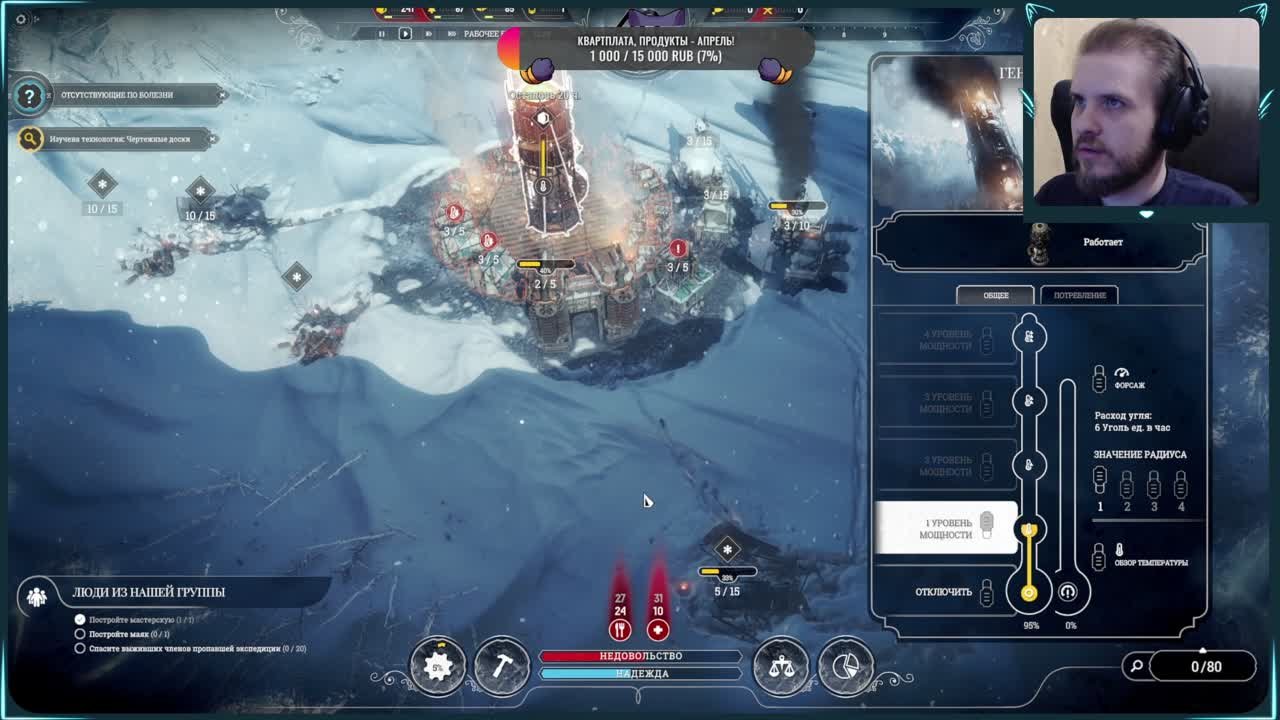Open the researched technology notification

point(119,139)
